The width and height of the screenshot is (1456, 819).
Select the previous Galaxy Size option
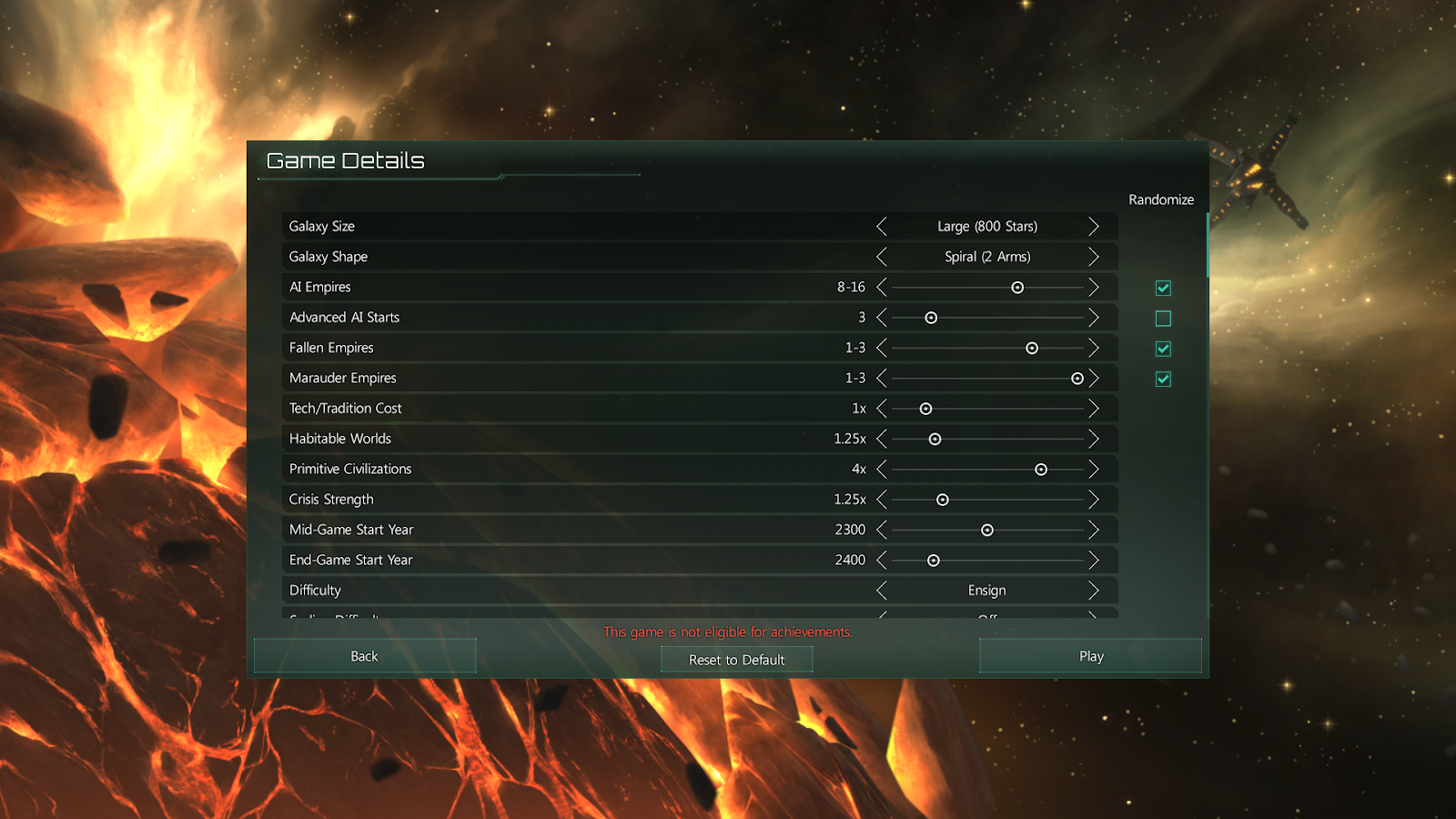(881, 227)
